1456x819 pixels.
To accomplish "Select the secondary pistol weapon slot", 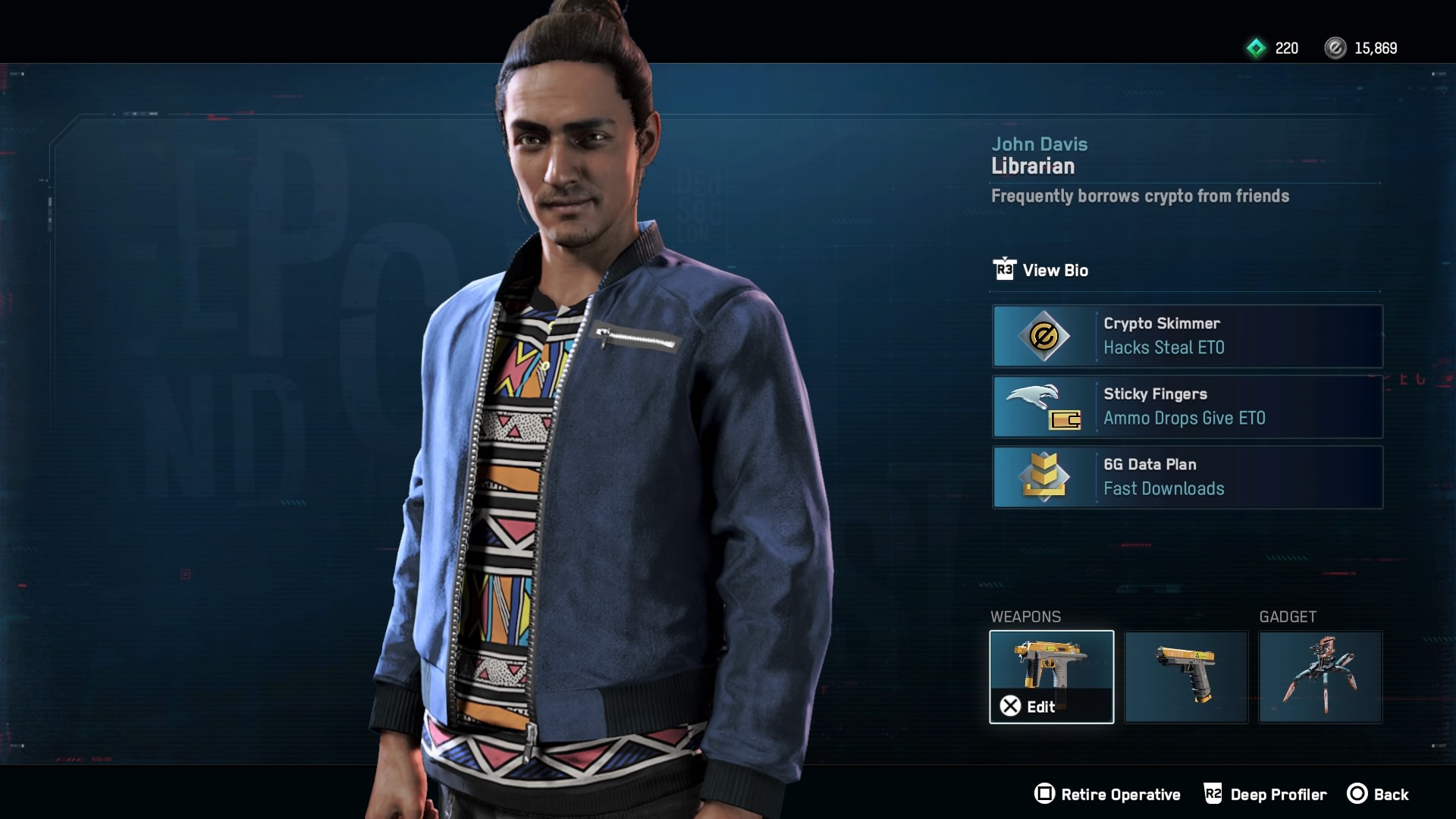I will (x=1186, y=676).
